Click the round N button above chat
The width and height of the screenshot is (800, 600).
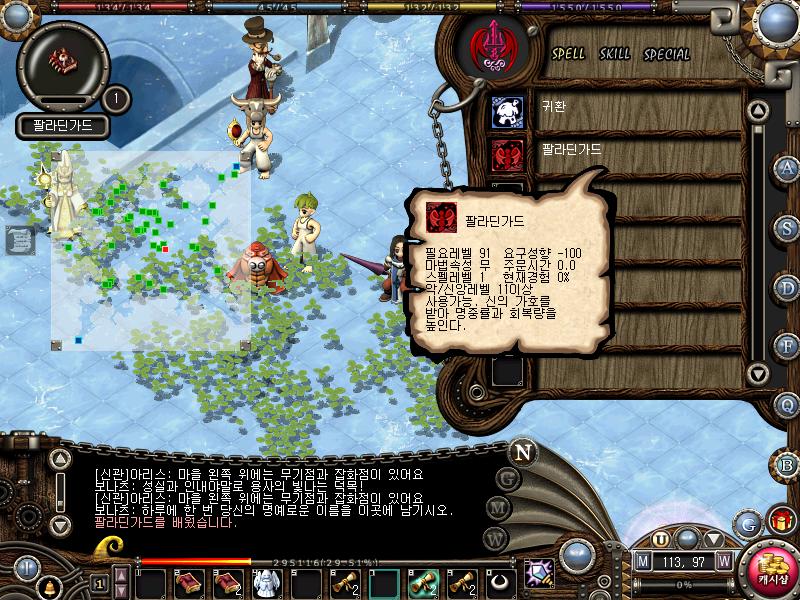pyautogui.click(x=521, y=452)
